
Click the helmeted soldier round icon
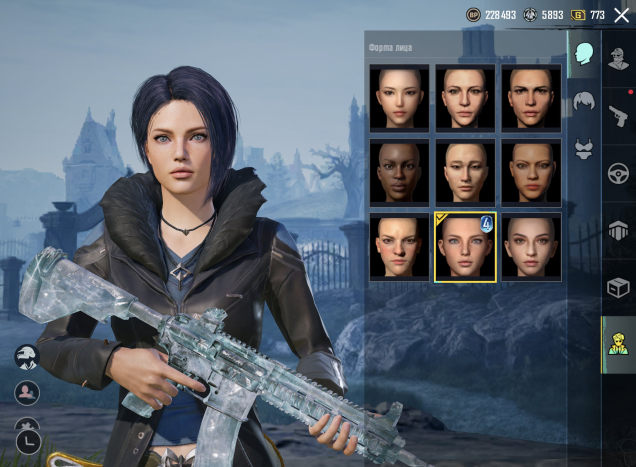click(x=28, y=357)
